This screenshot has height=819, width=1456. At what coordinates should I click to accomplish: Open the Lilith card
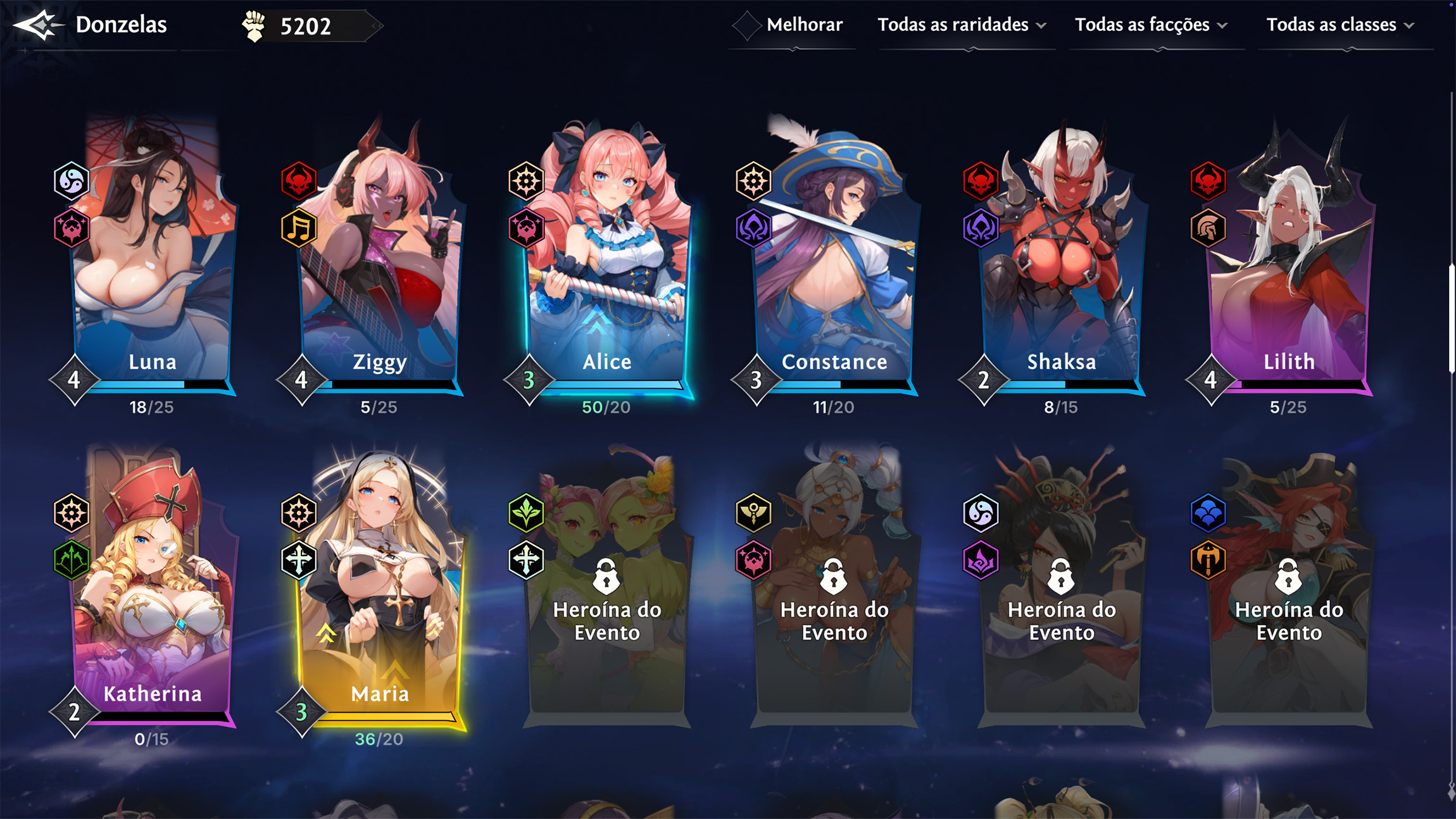[x=1289, y=266]
